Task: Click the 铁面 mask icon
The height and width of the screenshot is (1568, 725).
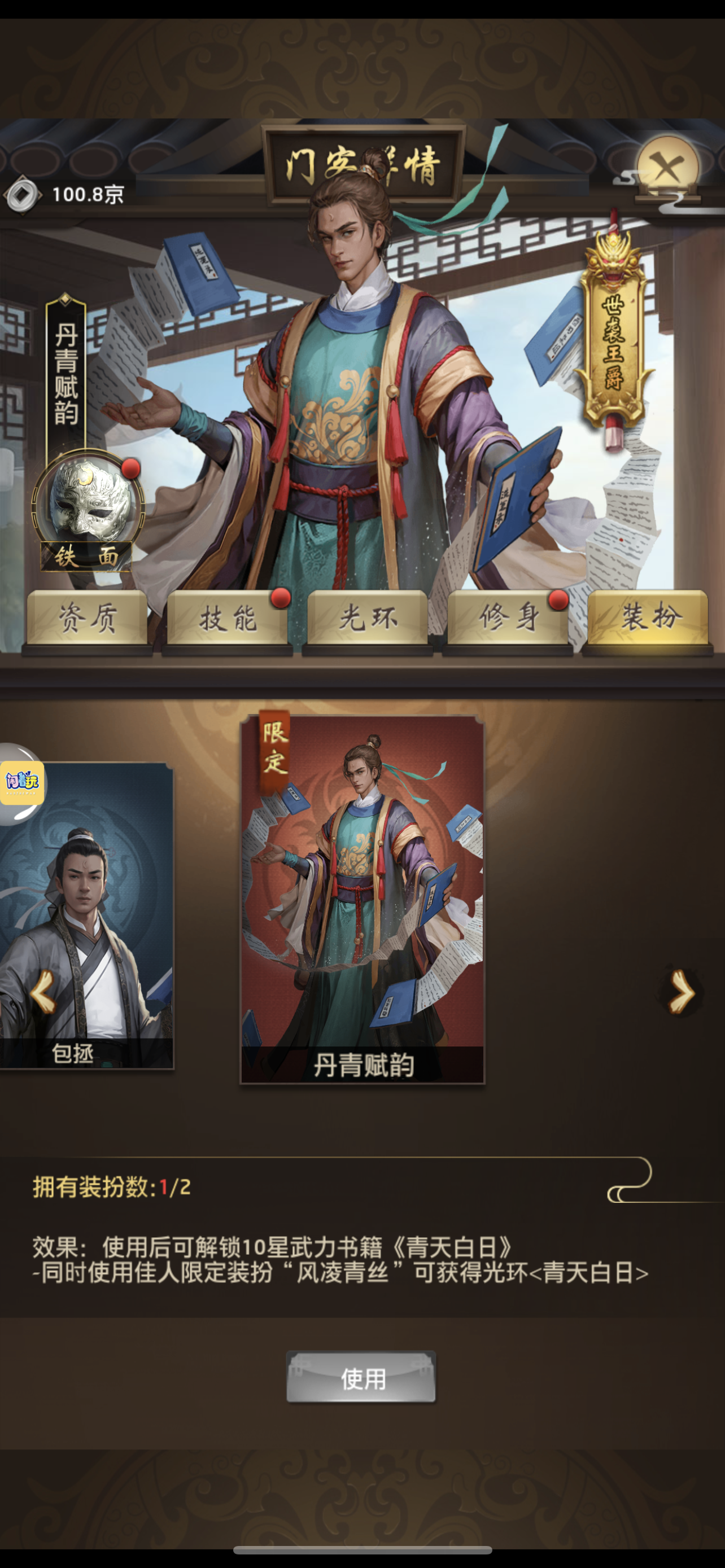Action: pyautogui.click(x=87, y=500)
